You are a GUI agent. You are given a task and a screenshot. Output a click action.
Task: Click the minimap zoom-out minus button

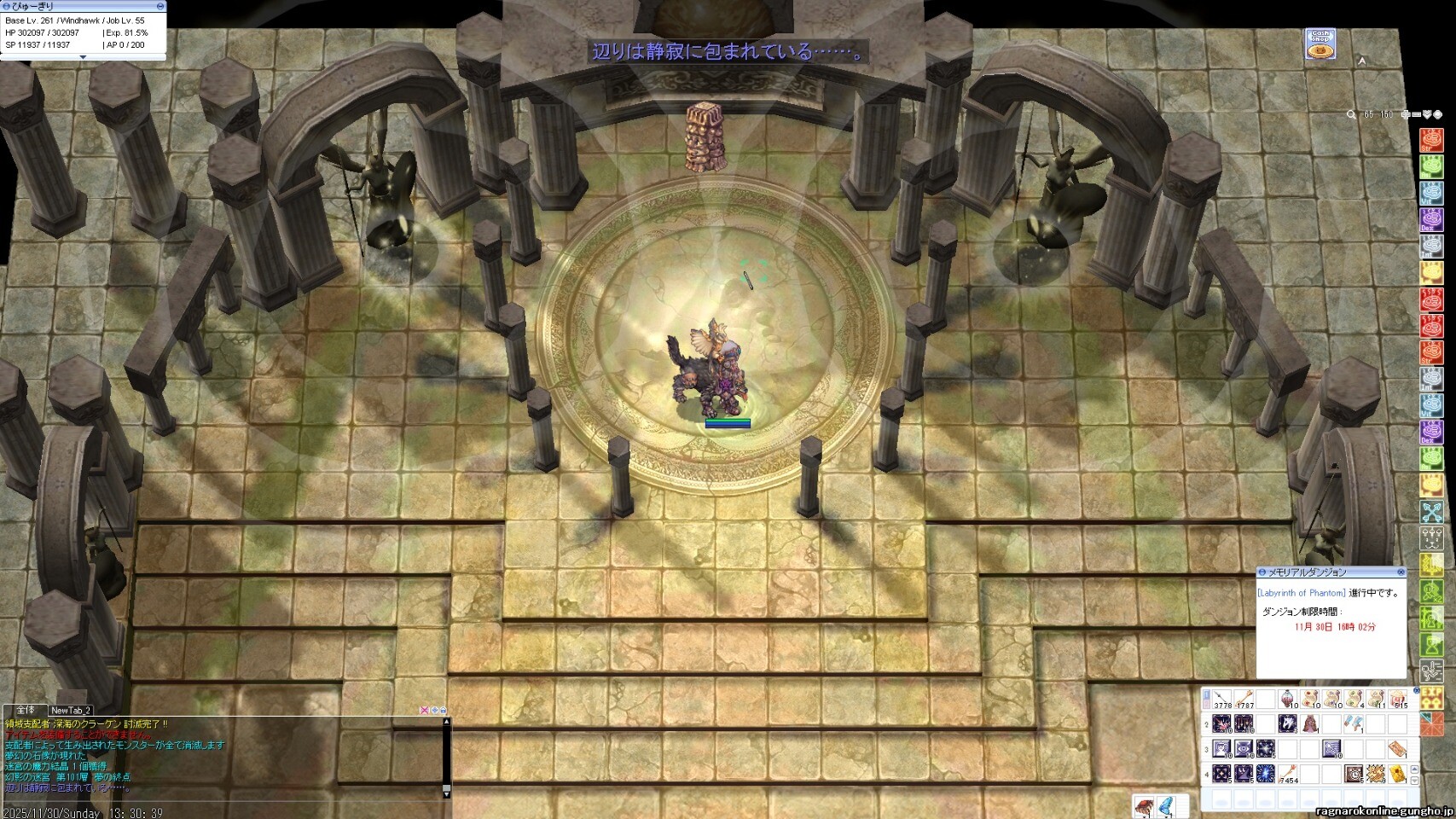pyautogui.click(x=1417, y=114)
